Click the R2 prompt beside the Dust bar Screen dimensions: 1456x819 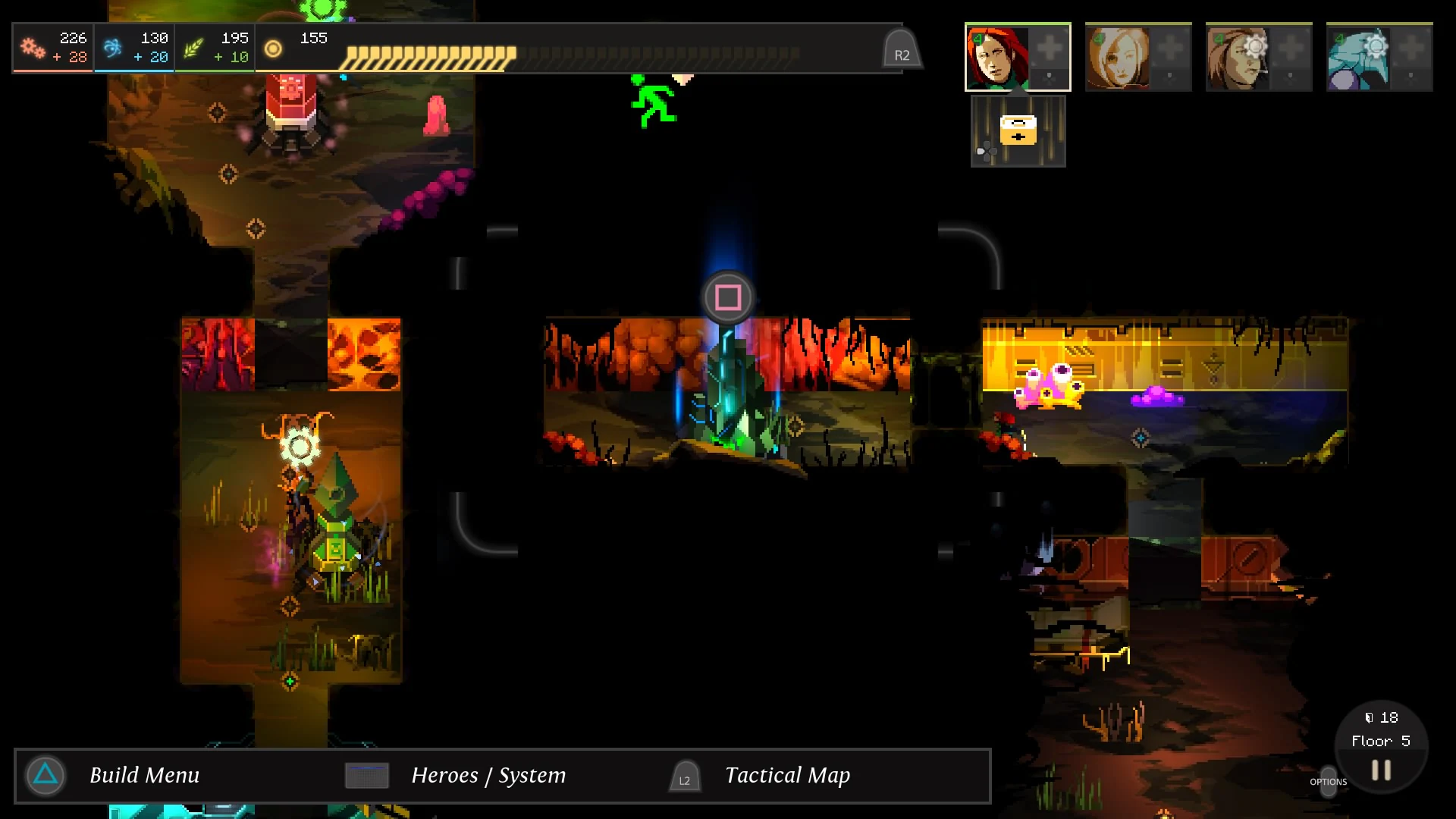point(902,47)
